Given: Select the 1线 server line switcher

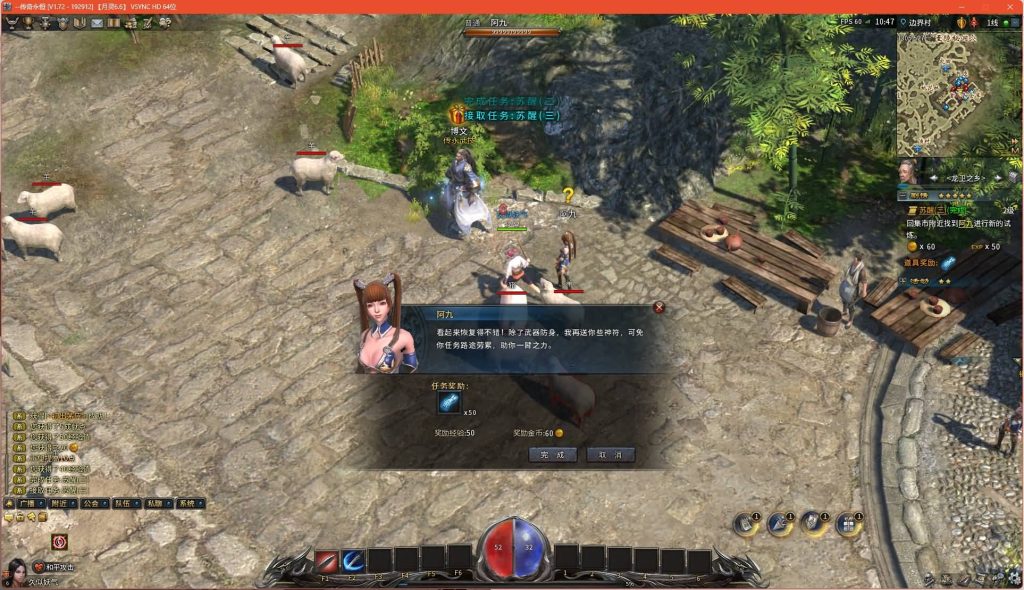Looking at the screenshot, I should [992, 22].
